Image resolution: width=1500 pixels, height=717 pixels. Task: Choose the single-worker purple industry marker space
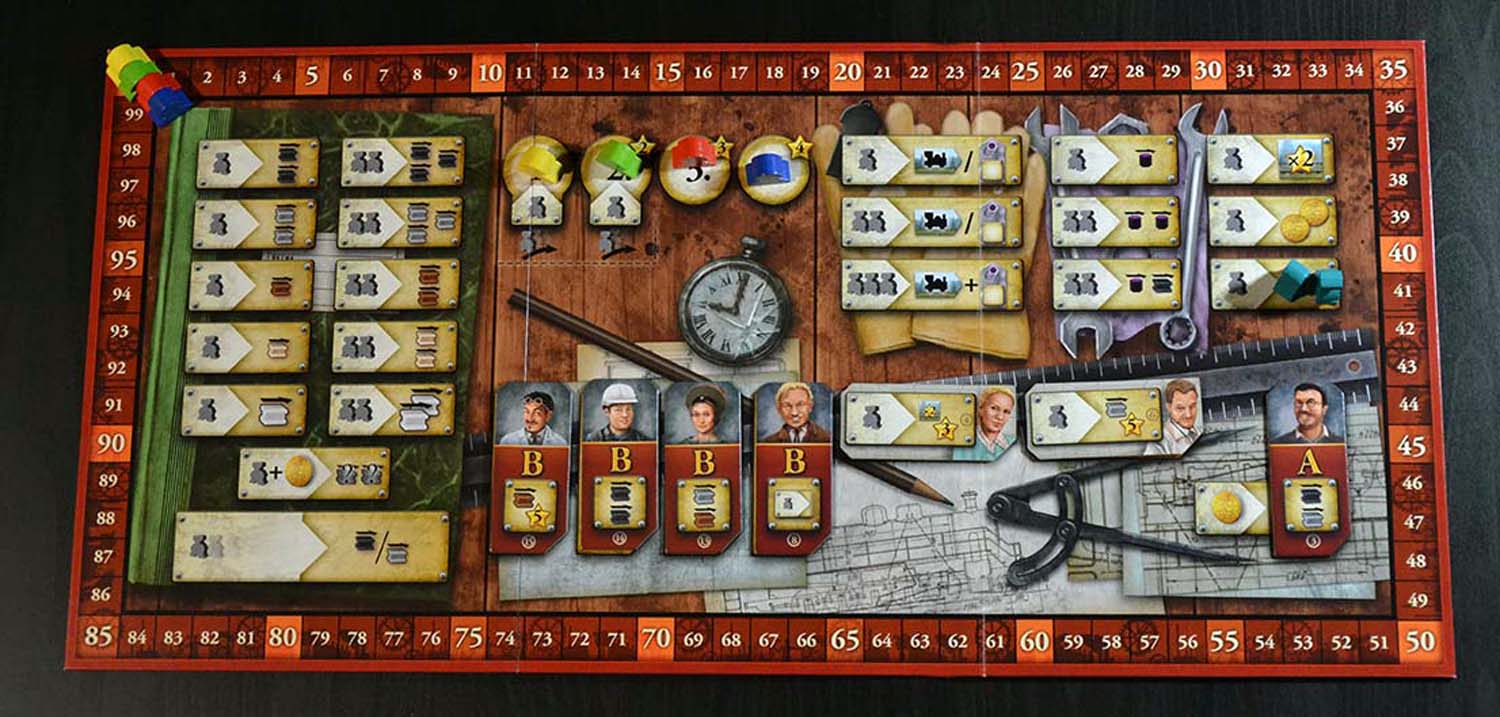click(x=1115, y=160)
